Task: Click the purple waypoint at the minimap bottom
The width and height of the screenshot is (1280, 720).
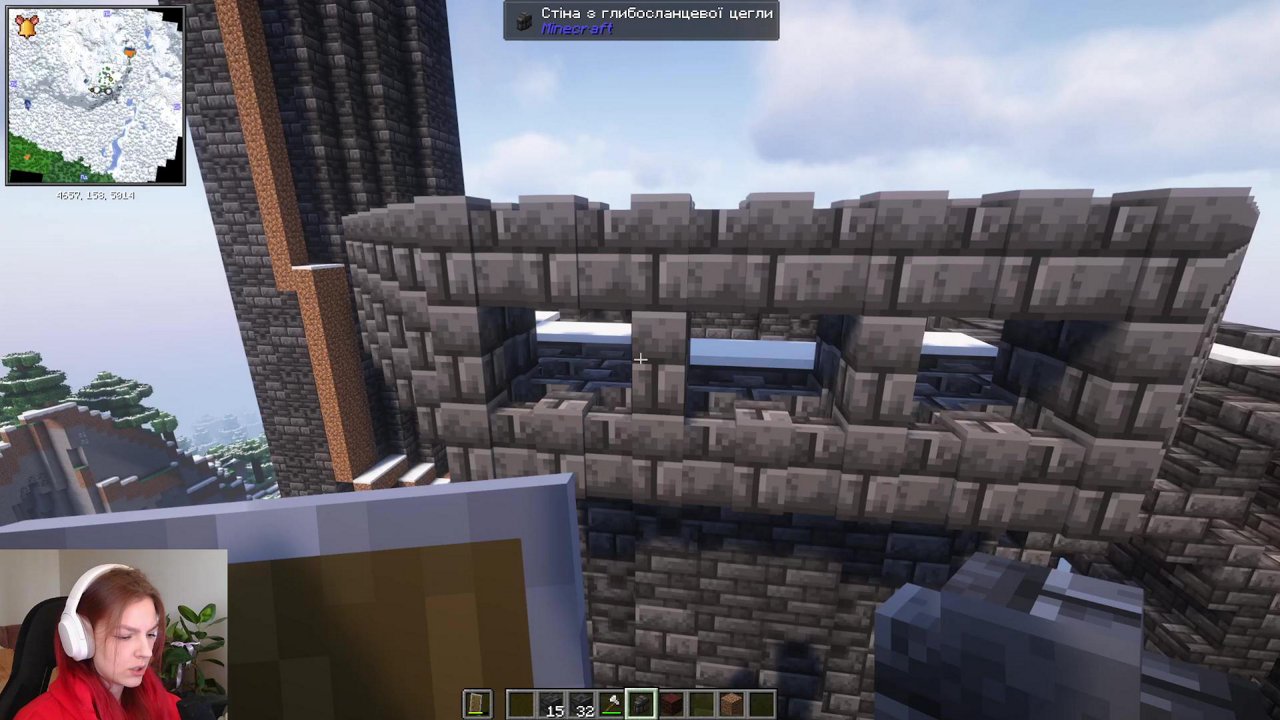Action: 84,176
